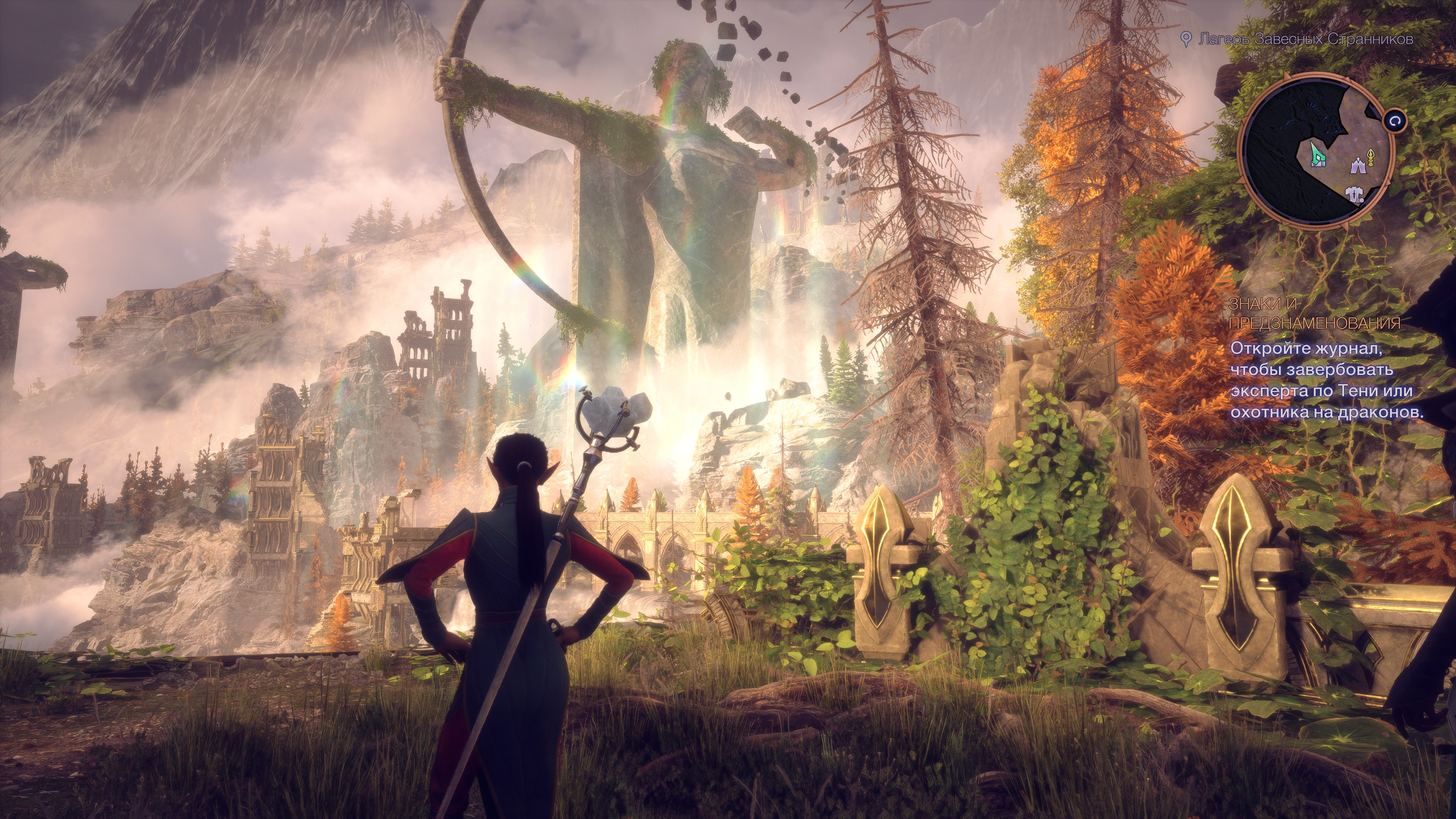
Task: Click the circular arrow icon beside the minimap
Action: click(x=1394, y=121)
